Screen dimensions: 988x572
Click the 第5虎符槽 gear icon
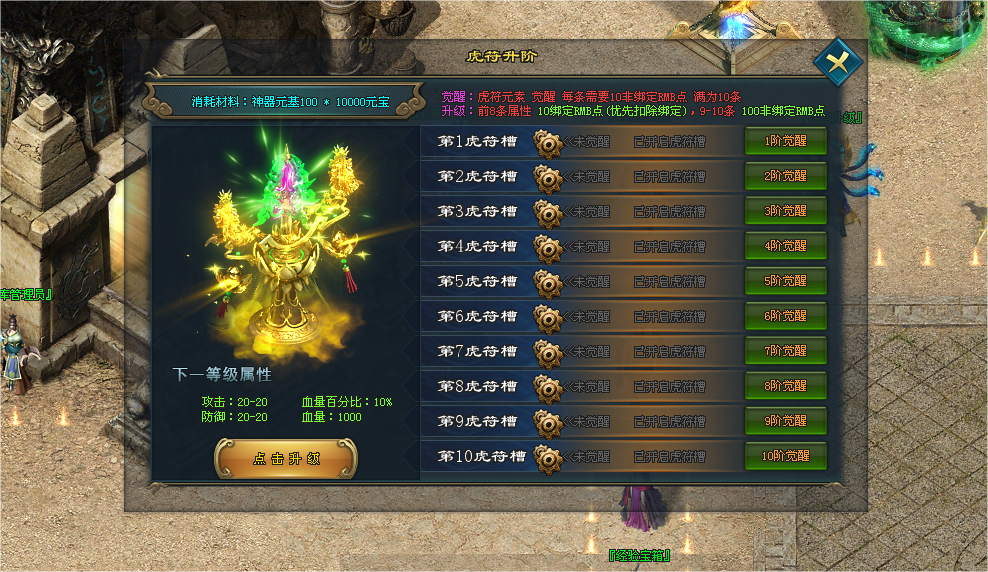[x=546, y=283]
